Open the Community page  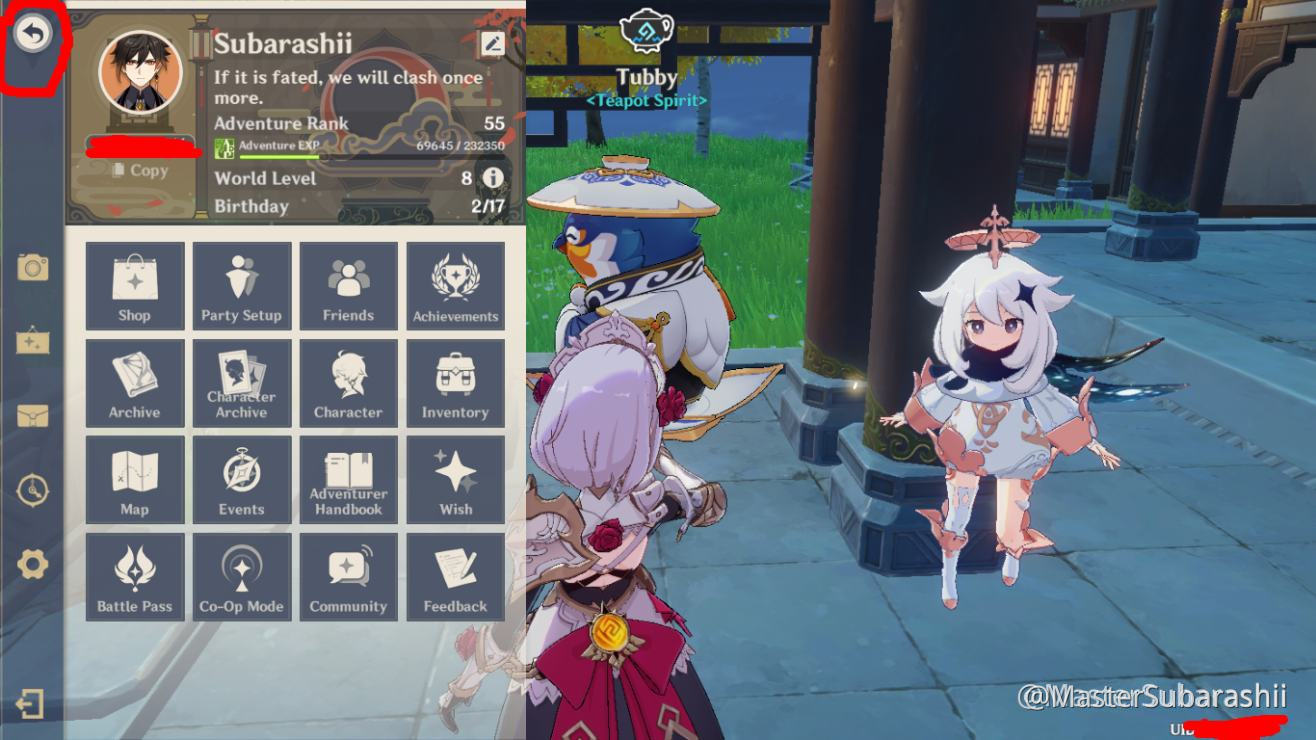pyautogui.click(x=348, y=576)
